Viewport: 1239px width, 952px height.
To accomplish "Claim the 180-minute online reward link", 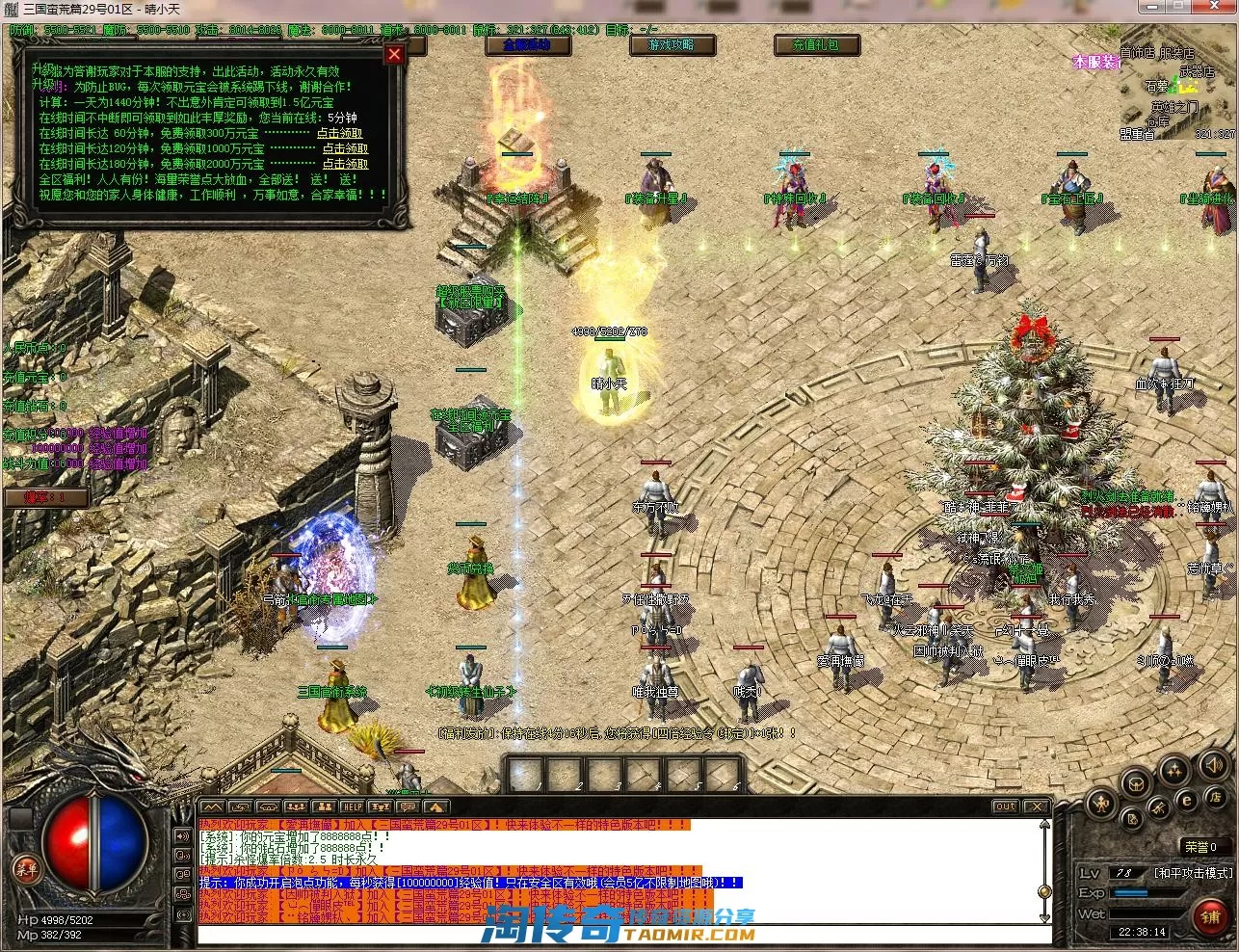I will click(x=345, y=165).
